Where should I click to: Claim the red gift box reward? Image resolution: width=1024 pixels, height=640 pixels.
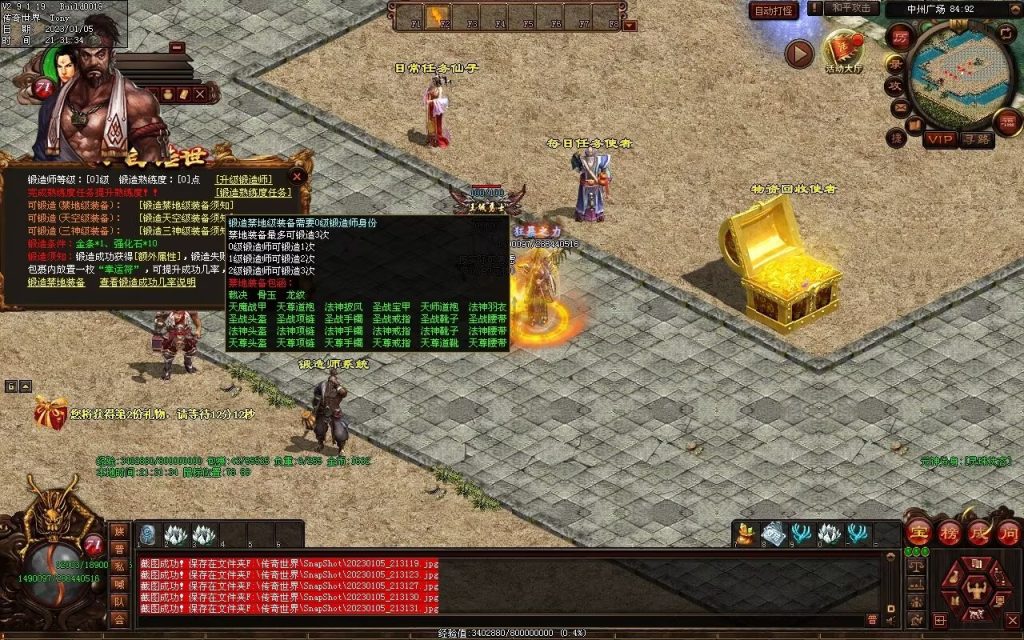pyautogui.click(x=49, y=411)
